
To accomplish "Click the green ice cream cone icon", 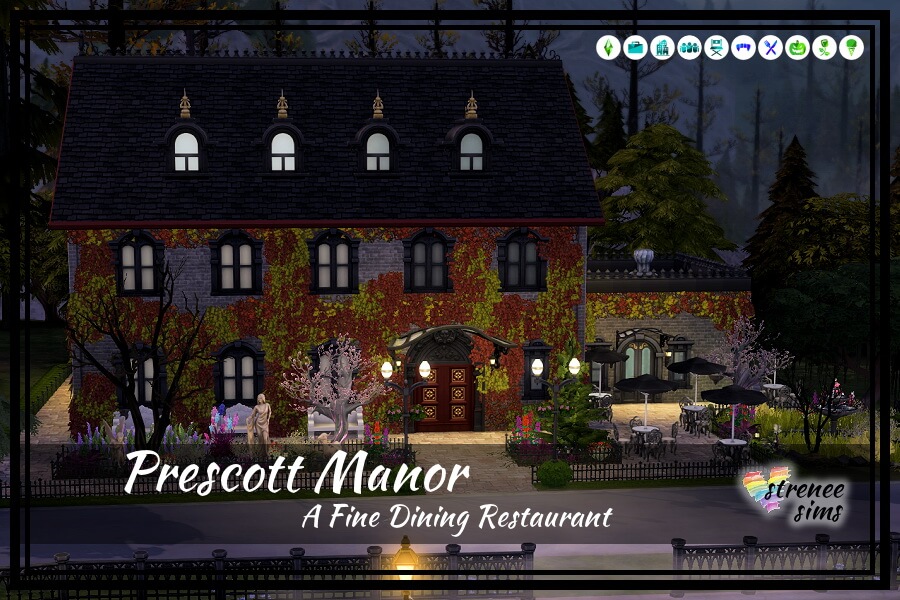I will [x=851, y=47].
